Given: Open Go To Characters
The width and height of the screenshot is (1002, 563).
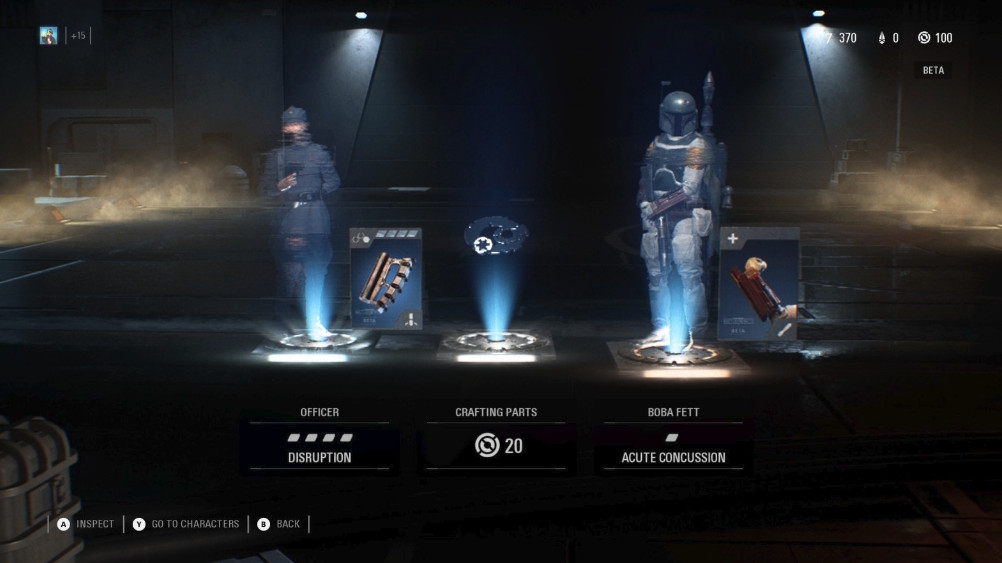Looking at the screenshot, I should (186, 524).
